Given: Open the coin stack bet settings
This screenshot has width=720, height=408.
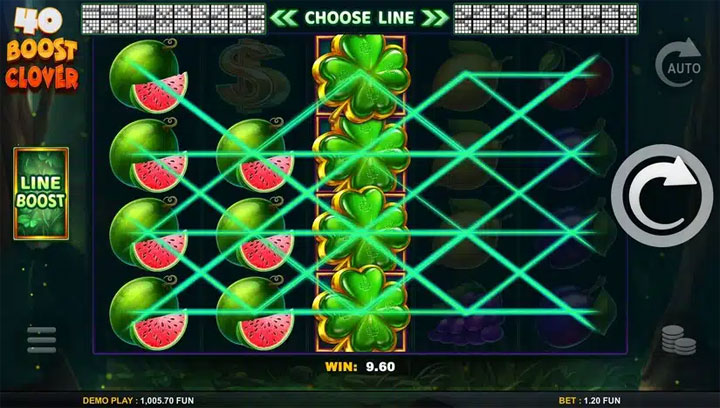Looking at the screenshot, I should point(679,341).
